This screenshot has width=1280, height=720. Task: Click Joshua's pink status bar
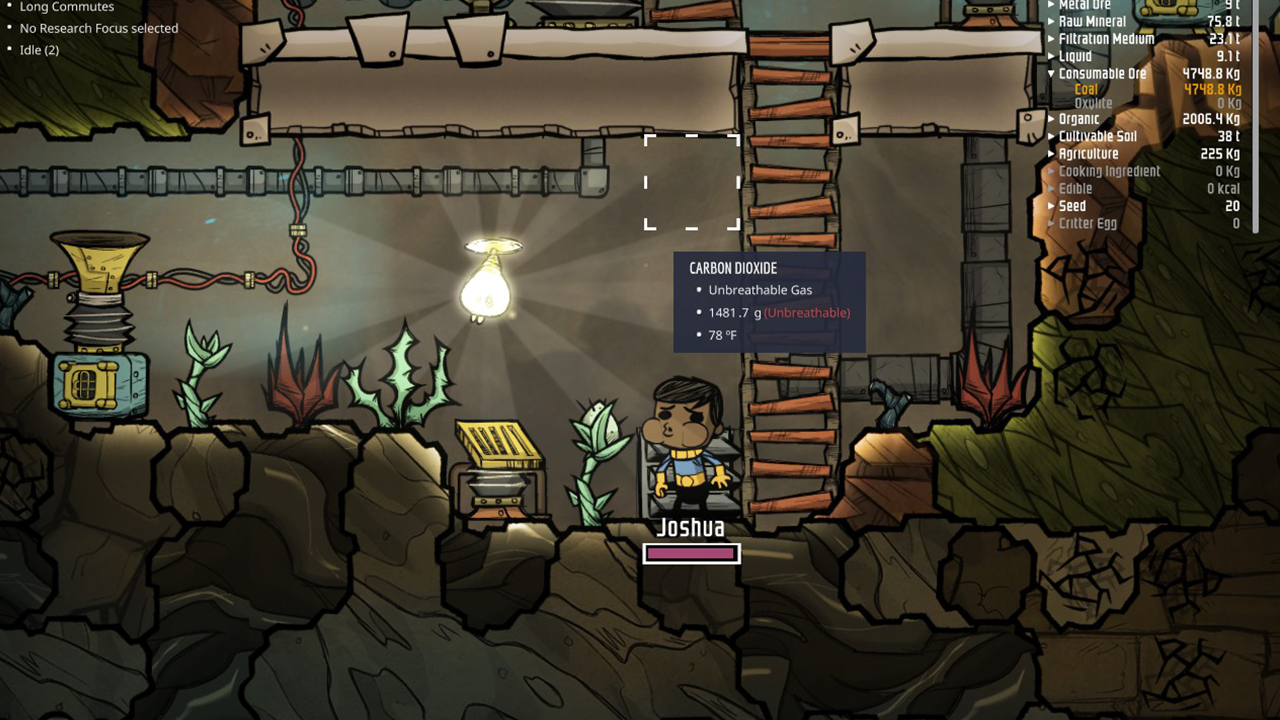(691, 553)
